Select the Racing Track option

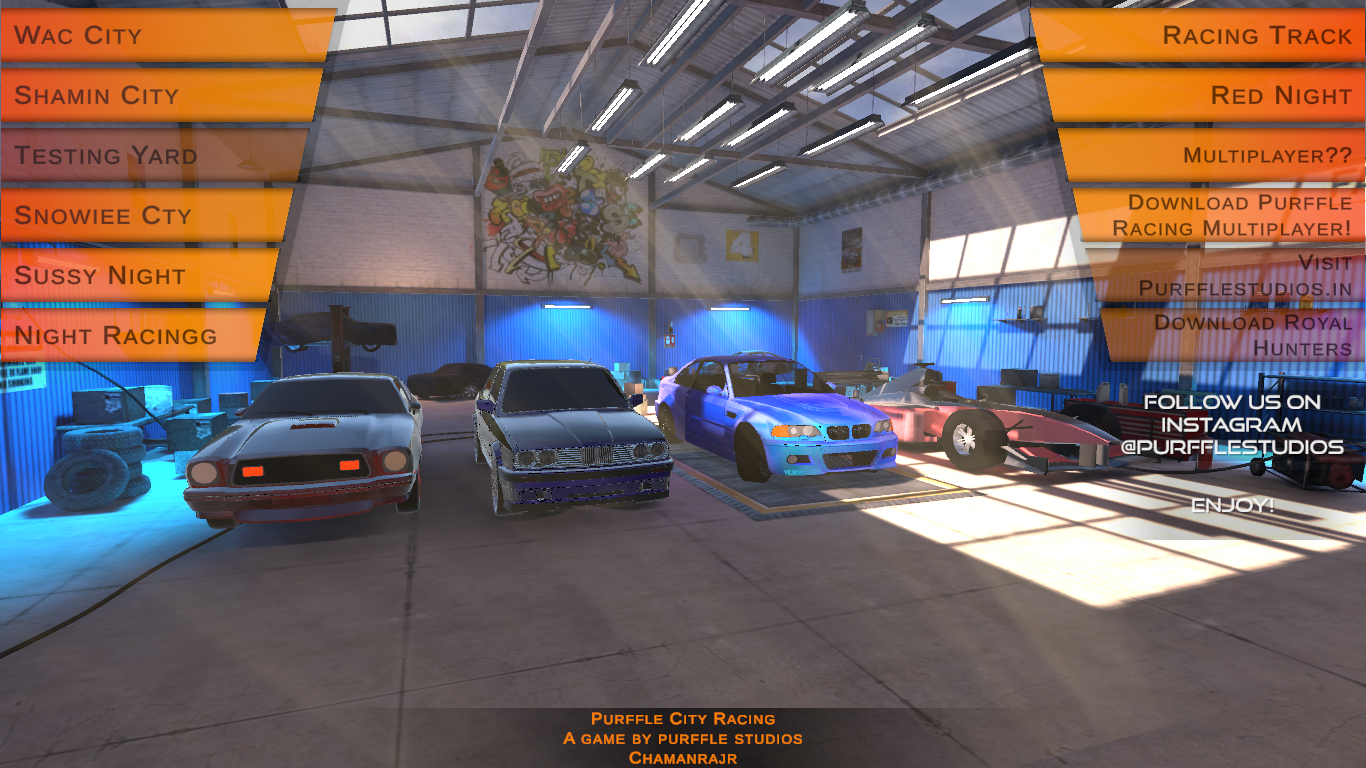1240,35
